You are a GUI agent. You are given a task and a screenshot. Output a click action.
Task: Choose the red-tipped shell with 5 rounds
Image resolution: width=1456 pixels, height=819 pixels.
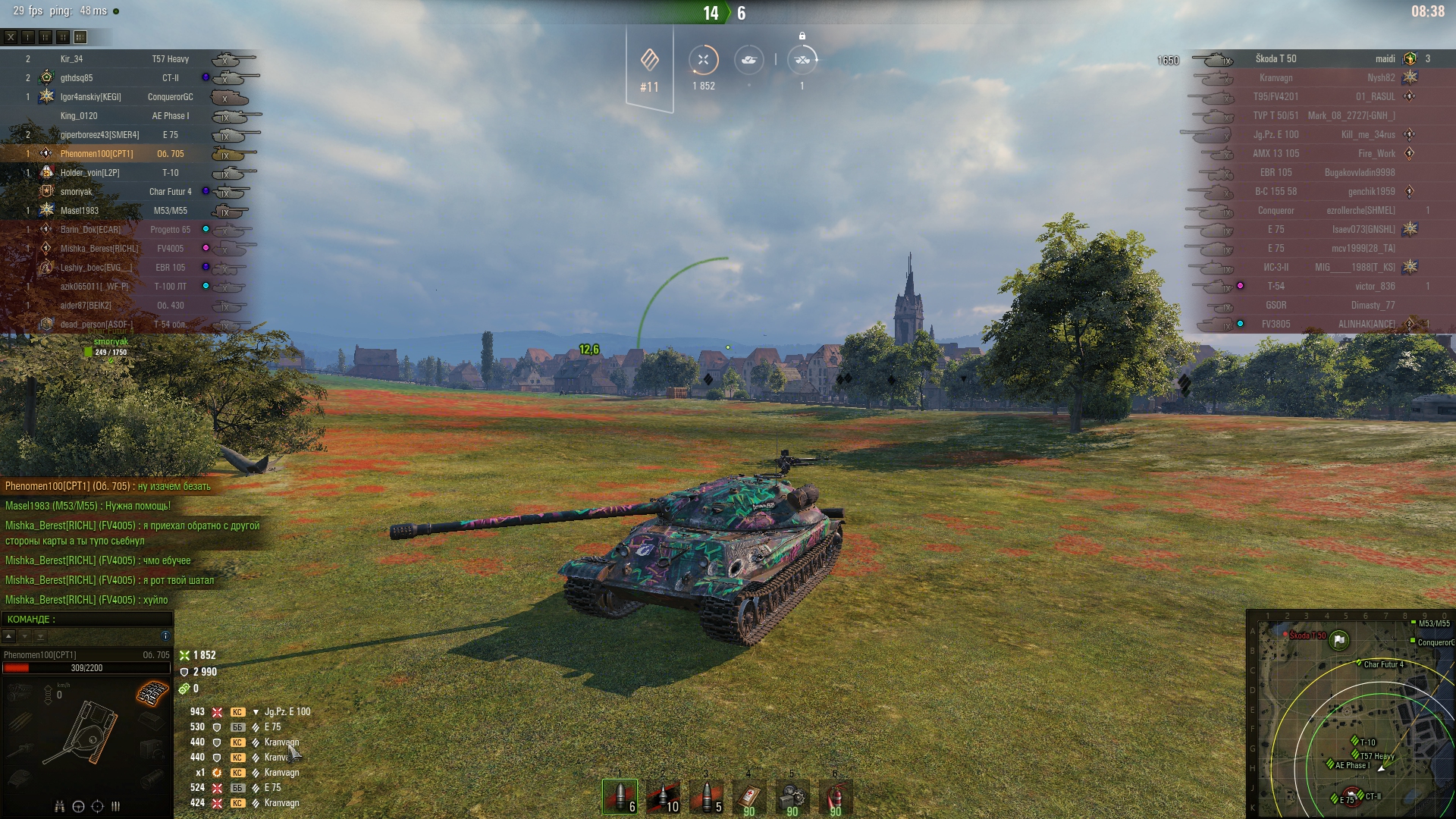(x=706, y=796)
